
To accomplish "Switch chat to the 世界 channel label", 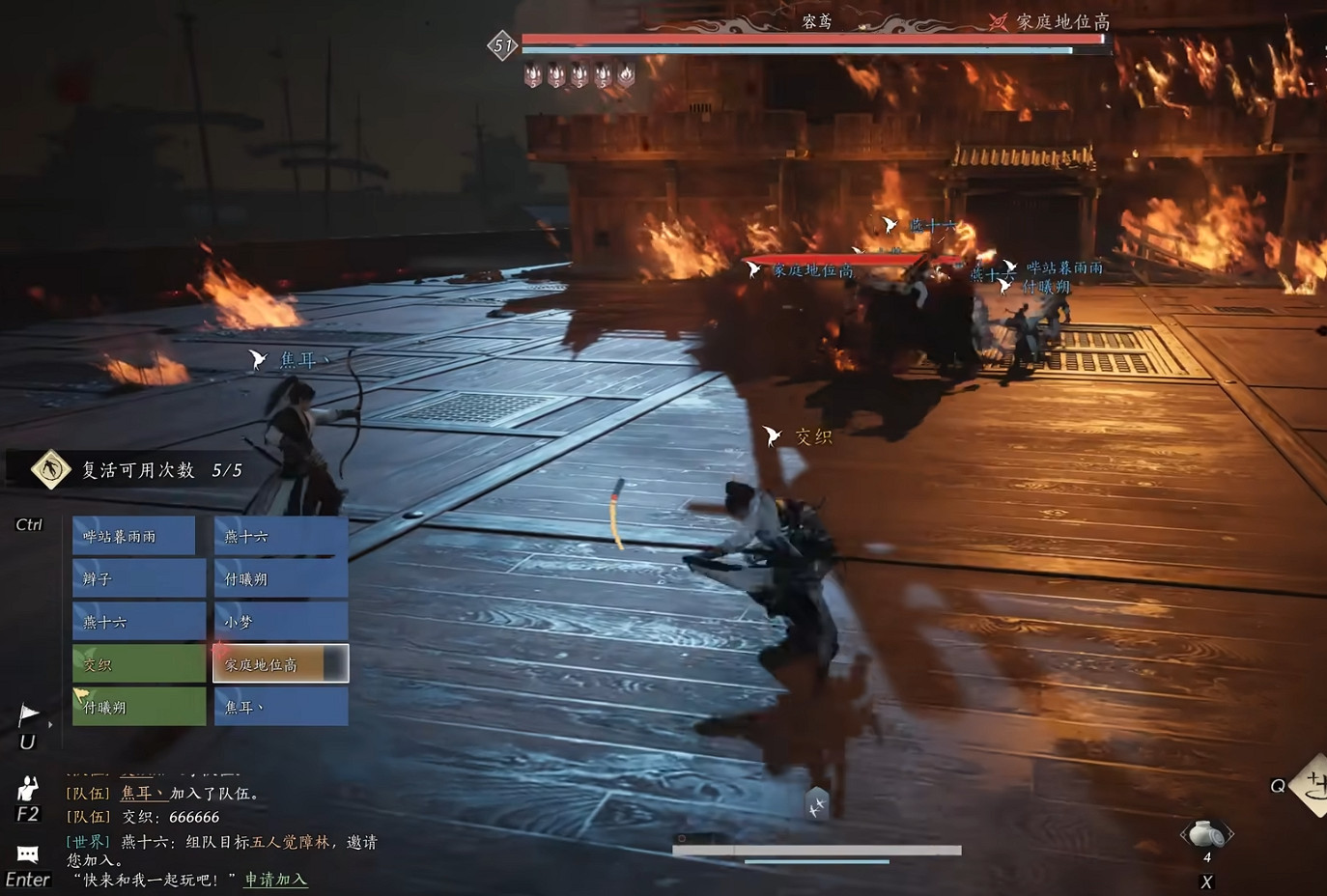I will pos(87,842).
